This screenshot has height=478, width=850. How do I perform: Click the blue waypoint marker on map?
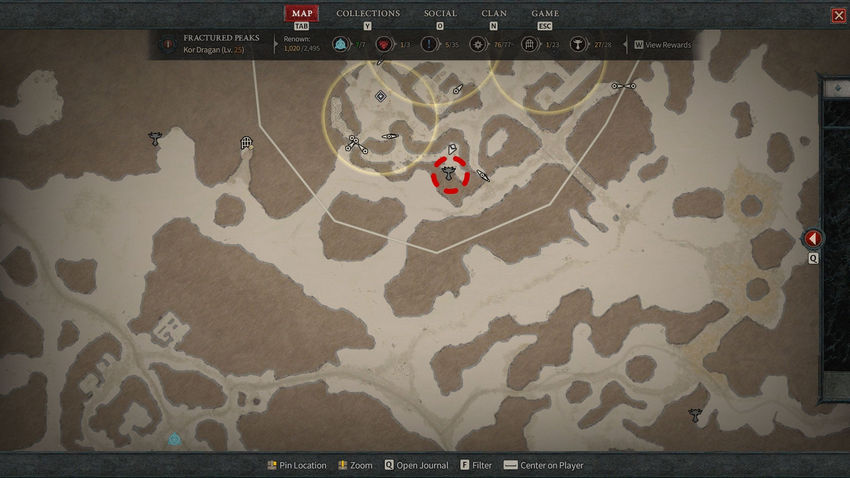[x=174, y=439]
